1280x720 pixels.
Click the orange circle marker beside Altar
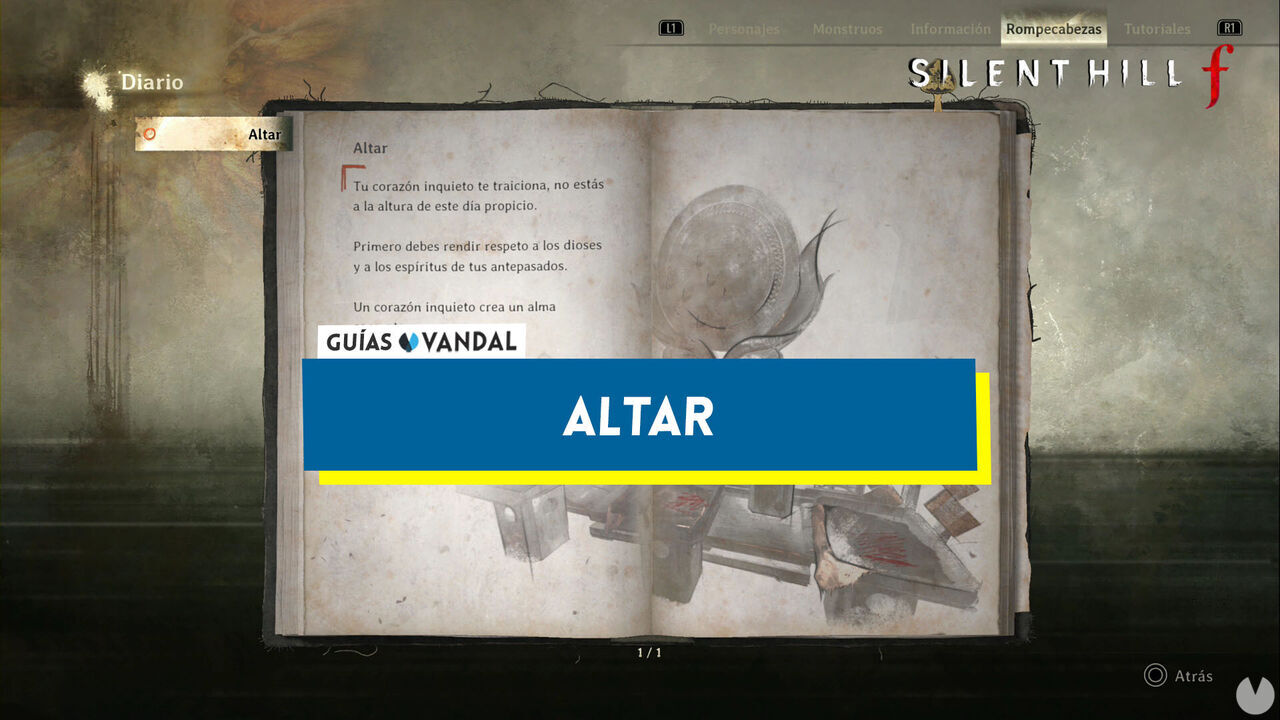pos(150,132)
